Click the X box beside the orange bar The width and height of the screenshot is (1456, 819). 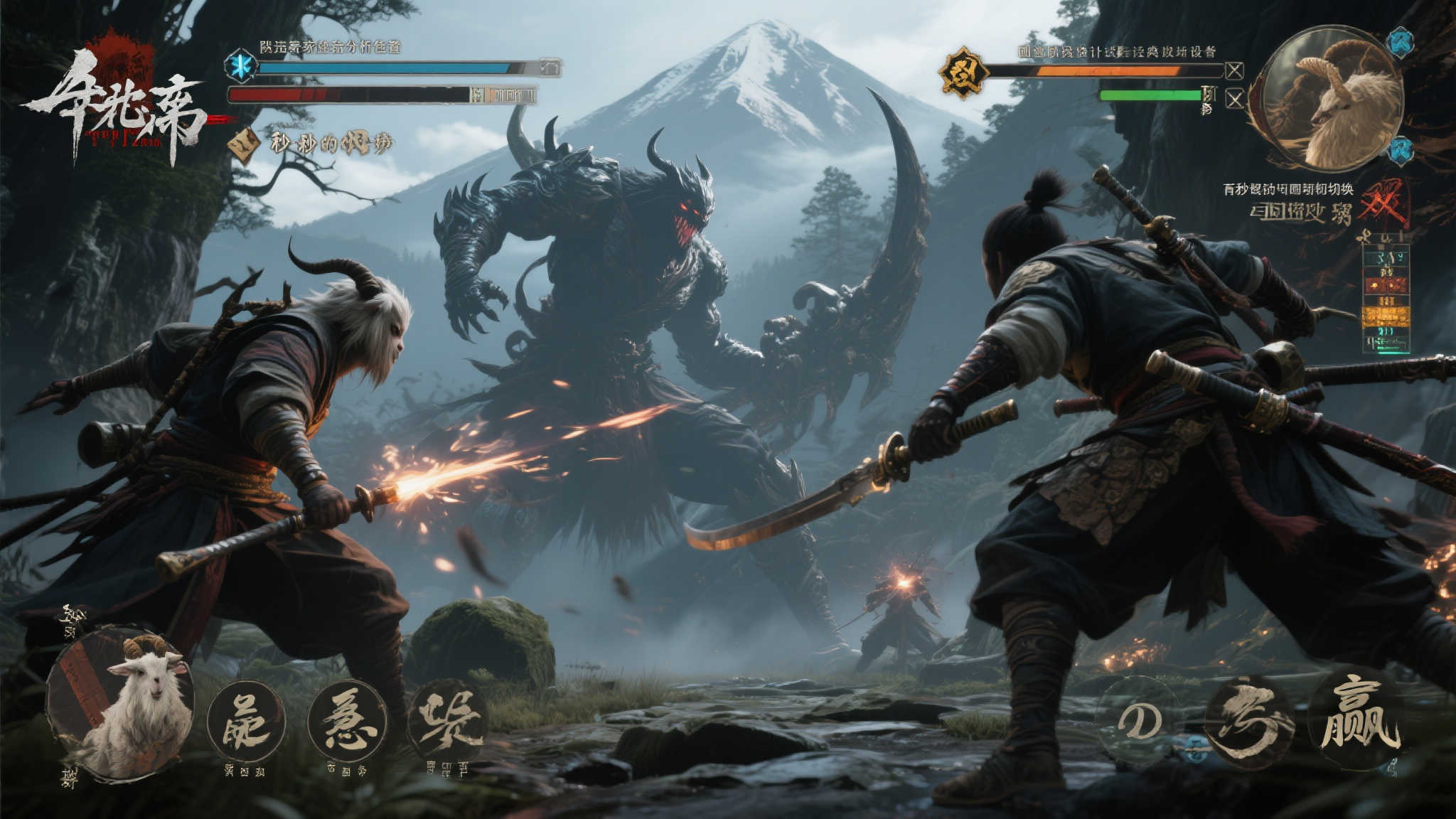pyautogui.click(x=1235, y=71)
